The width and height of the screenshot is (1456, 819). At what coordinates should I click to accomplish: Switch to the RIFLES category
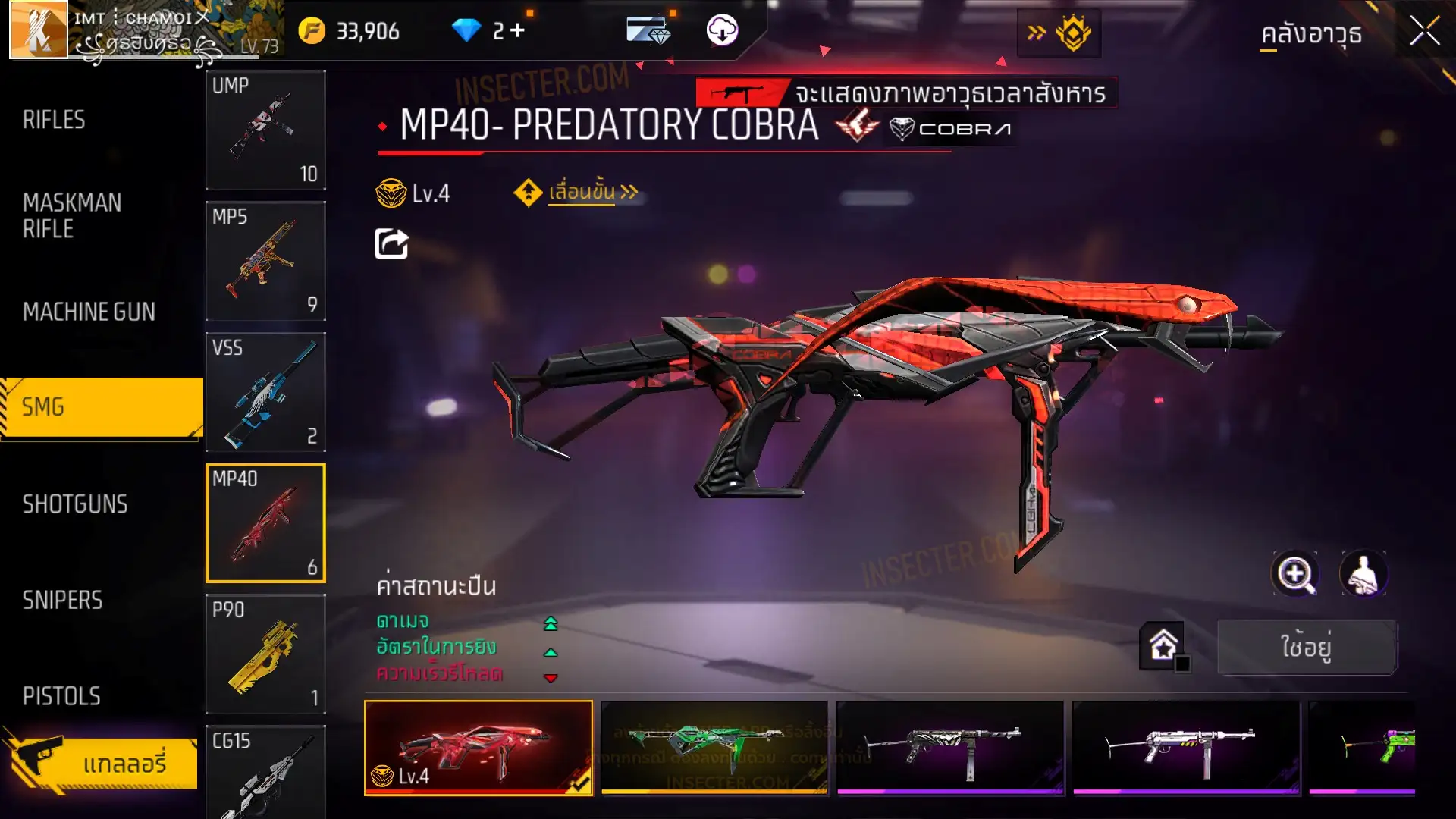point(54,120)
